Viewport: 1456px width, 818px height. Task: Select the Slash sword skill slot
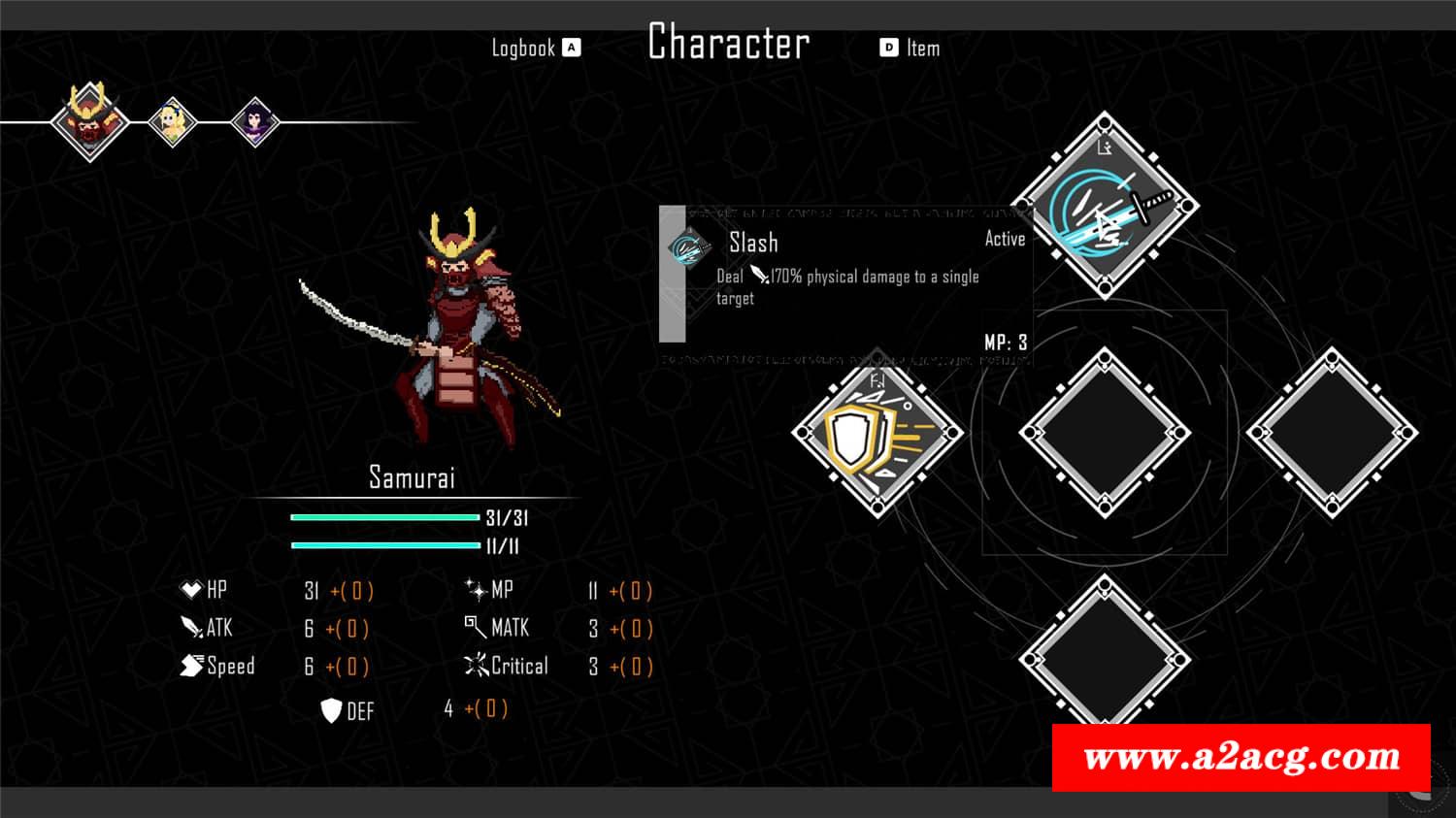point(1105,206)
